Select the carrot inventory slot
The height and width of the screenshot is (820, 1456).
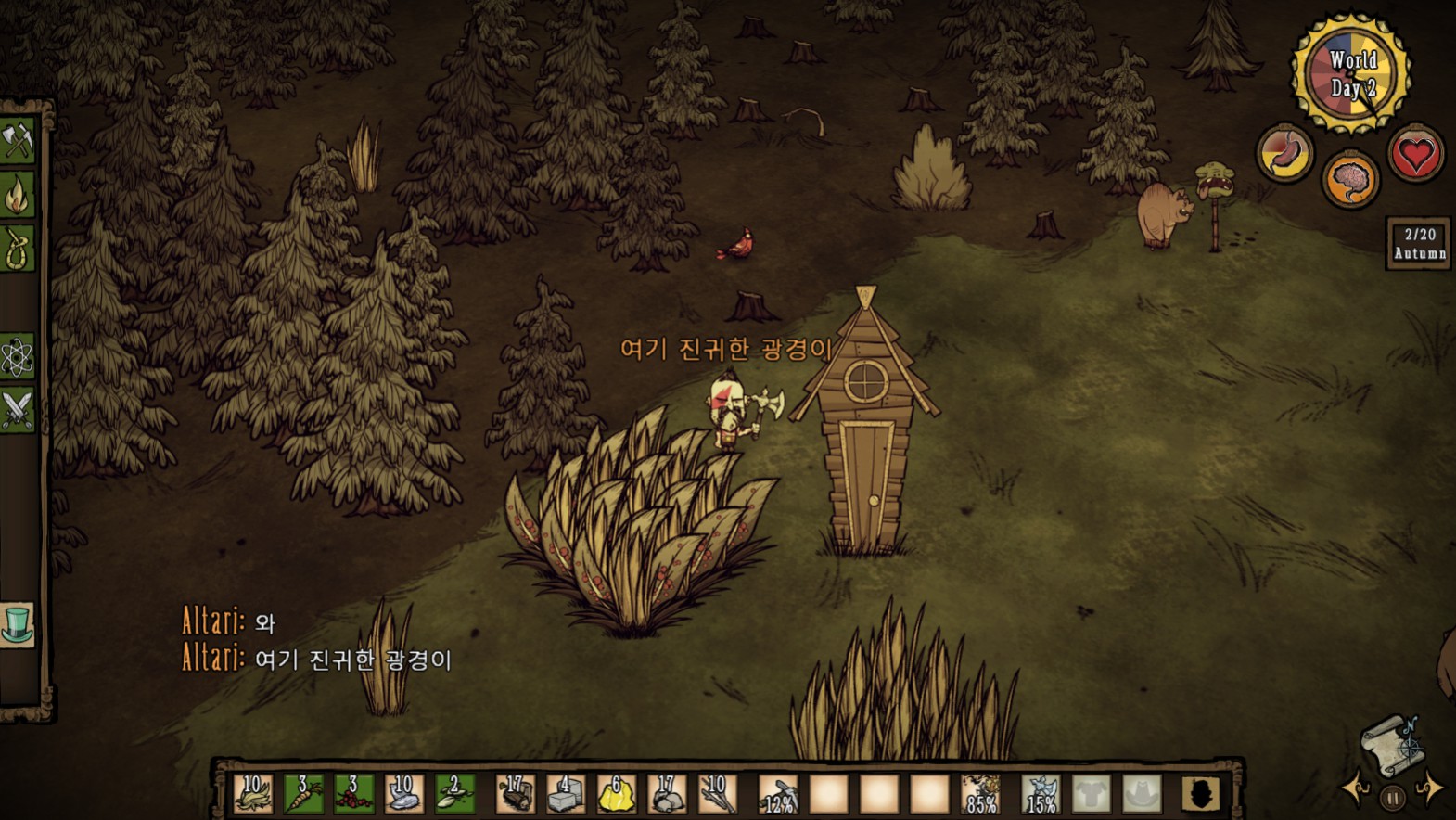tap(303, 795)
